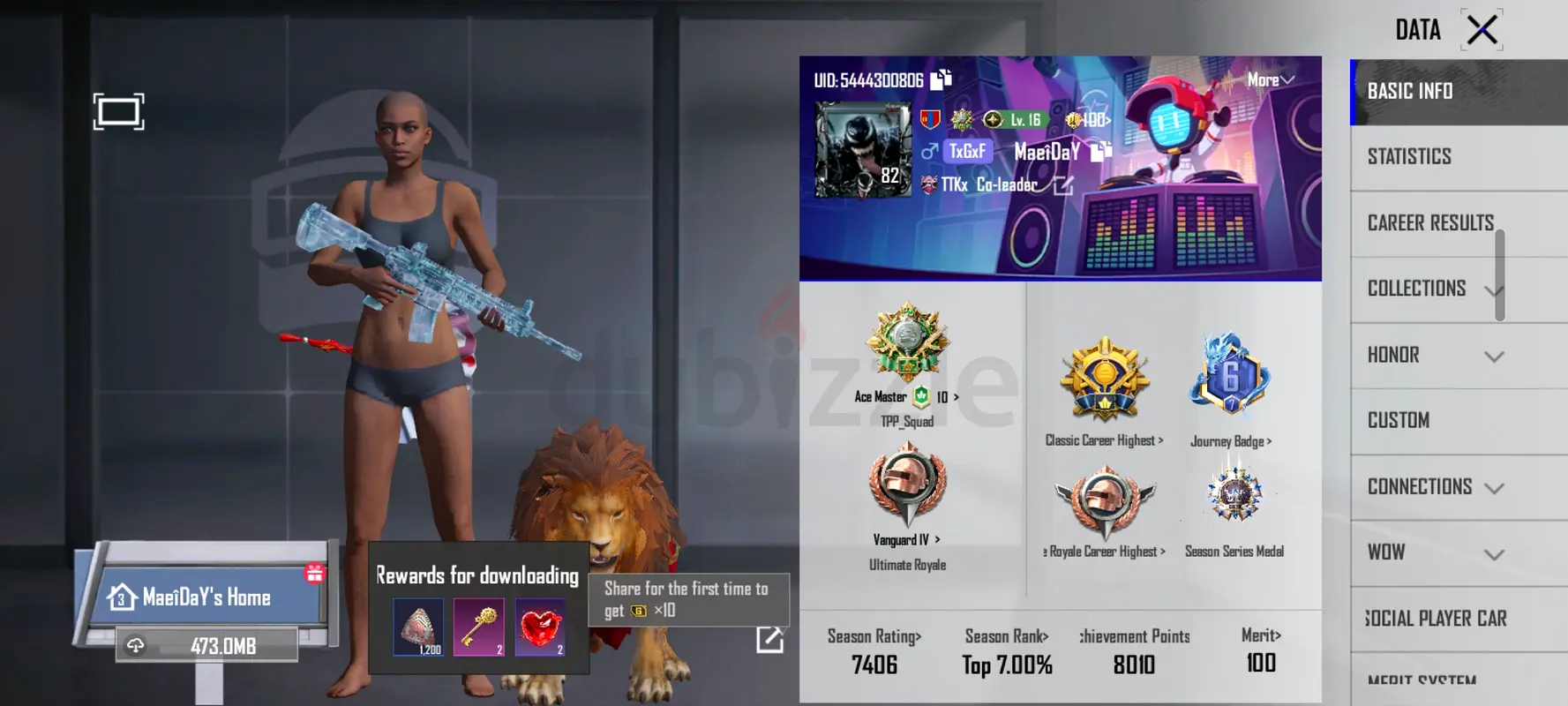Open the More dropdown on profile banner
The image size is (1568, 706).
1271,80
